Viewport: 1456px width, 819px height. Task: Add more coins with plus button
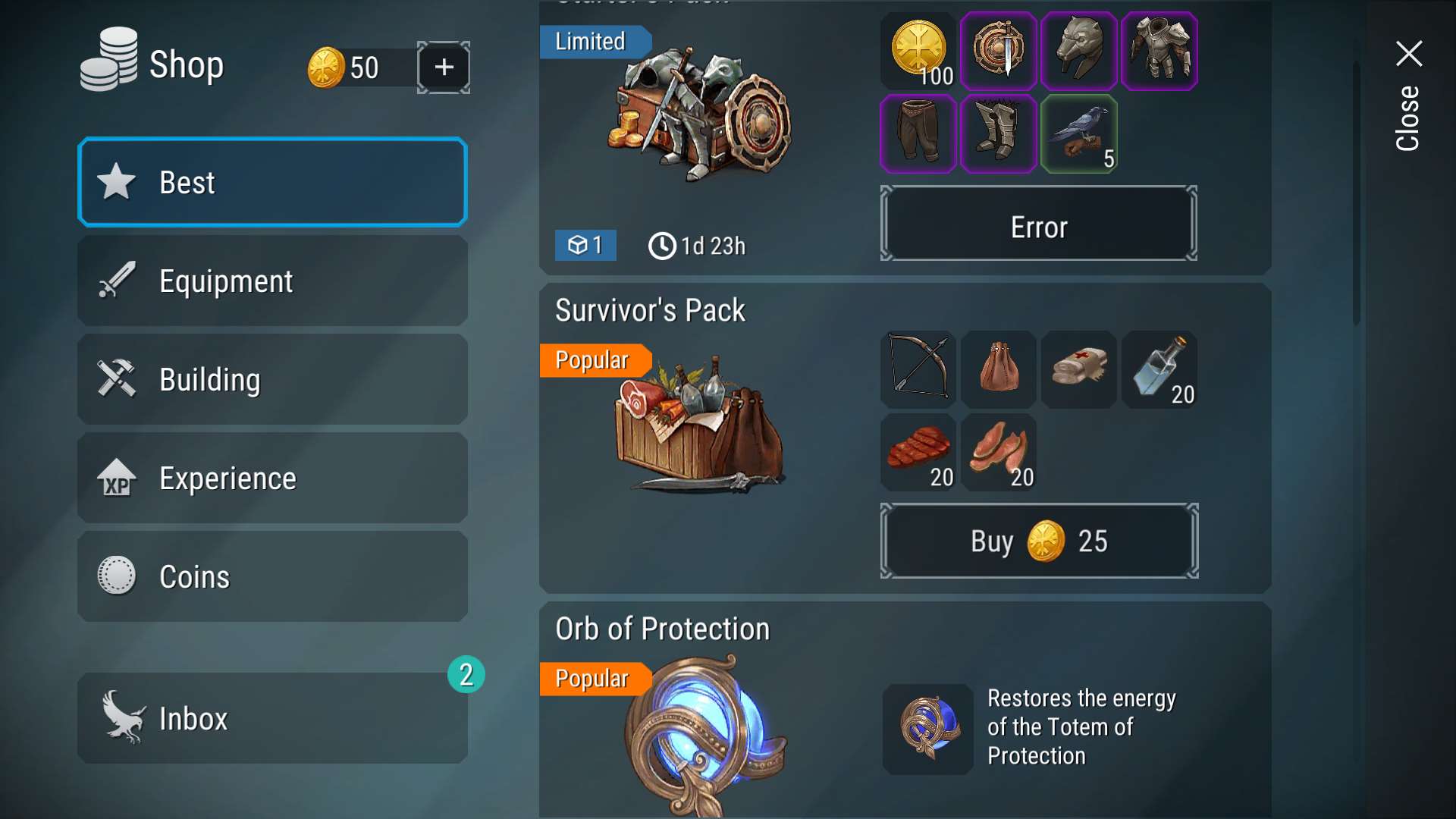click(x=444, y=67)
